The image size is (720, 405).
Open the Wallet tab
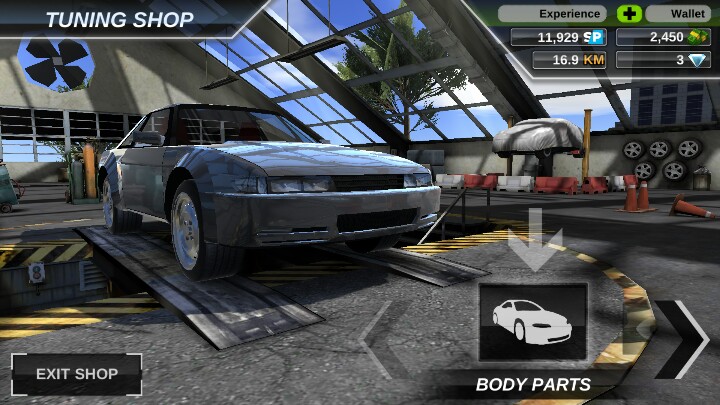click(x=678, y=14)
